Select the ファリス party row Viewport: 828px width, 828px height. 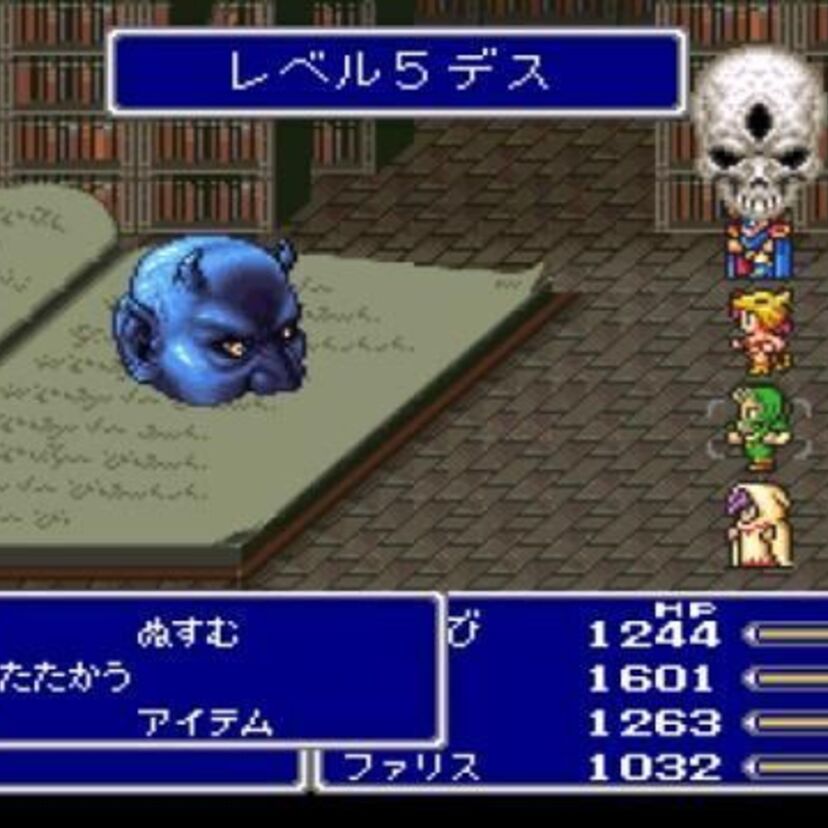click(412, 768)
